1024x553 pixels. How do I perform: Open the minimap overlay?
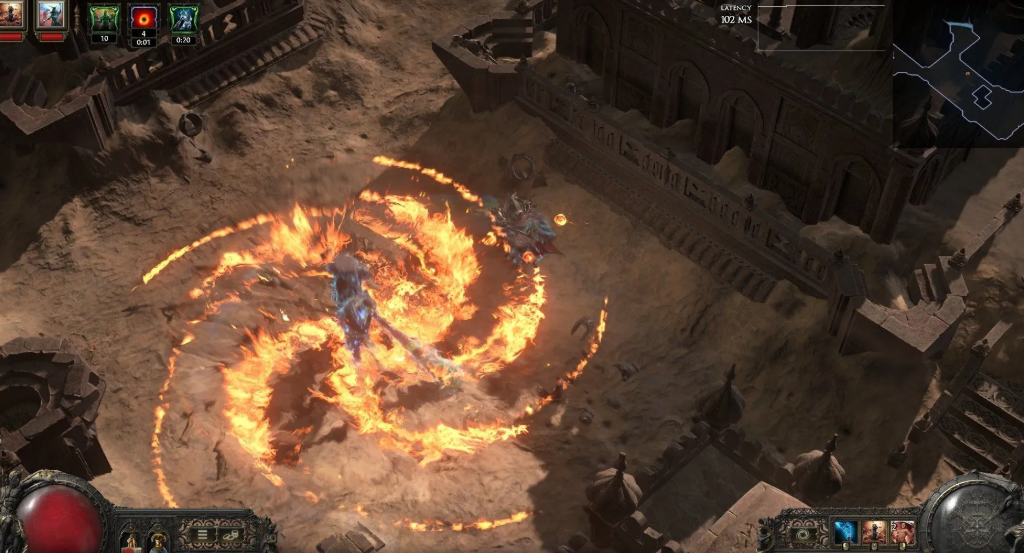(957, 72)
